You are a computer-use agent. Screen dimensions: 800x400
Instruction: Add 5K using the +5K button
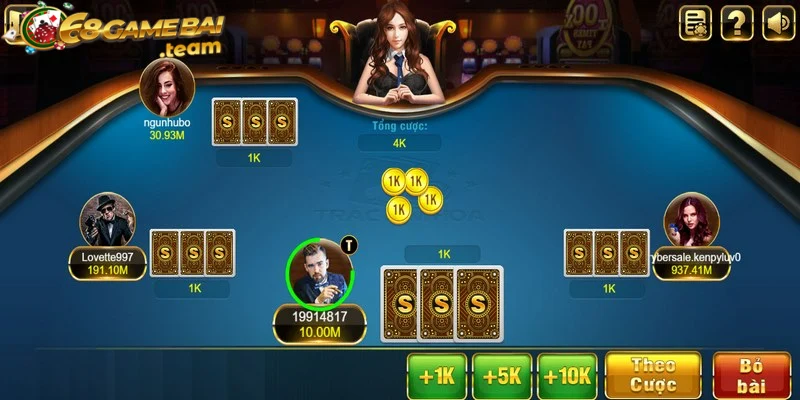pyautogui.click(x=502, y=377)
